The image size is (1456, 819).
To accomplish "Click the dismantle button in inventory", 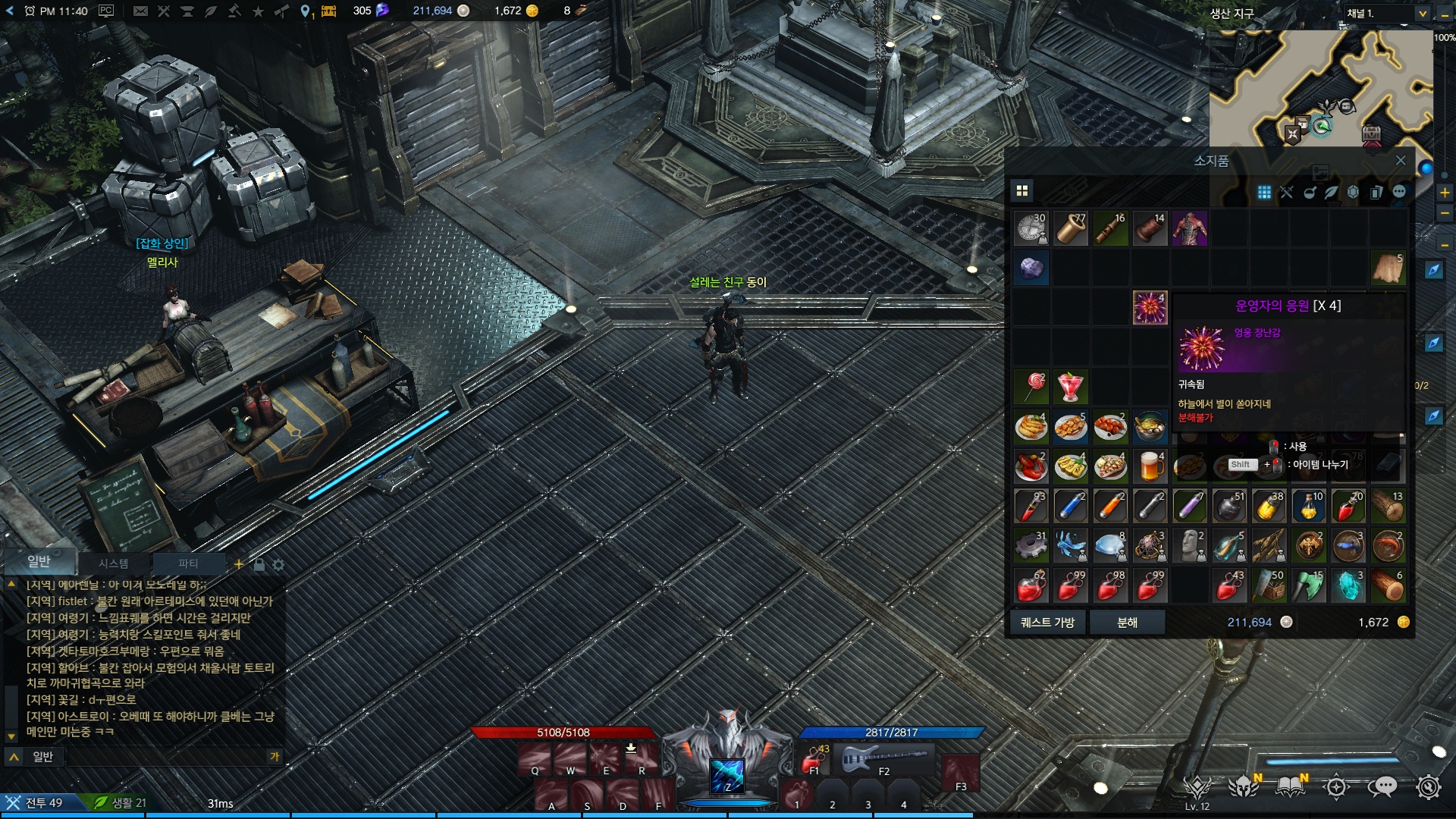I will pyautogui.click(x=1127, y=623).
